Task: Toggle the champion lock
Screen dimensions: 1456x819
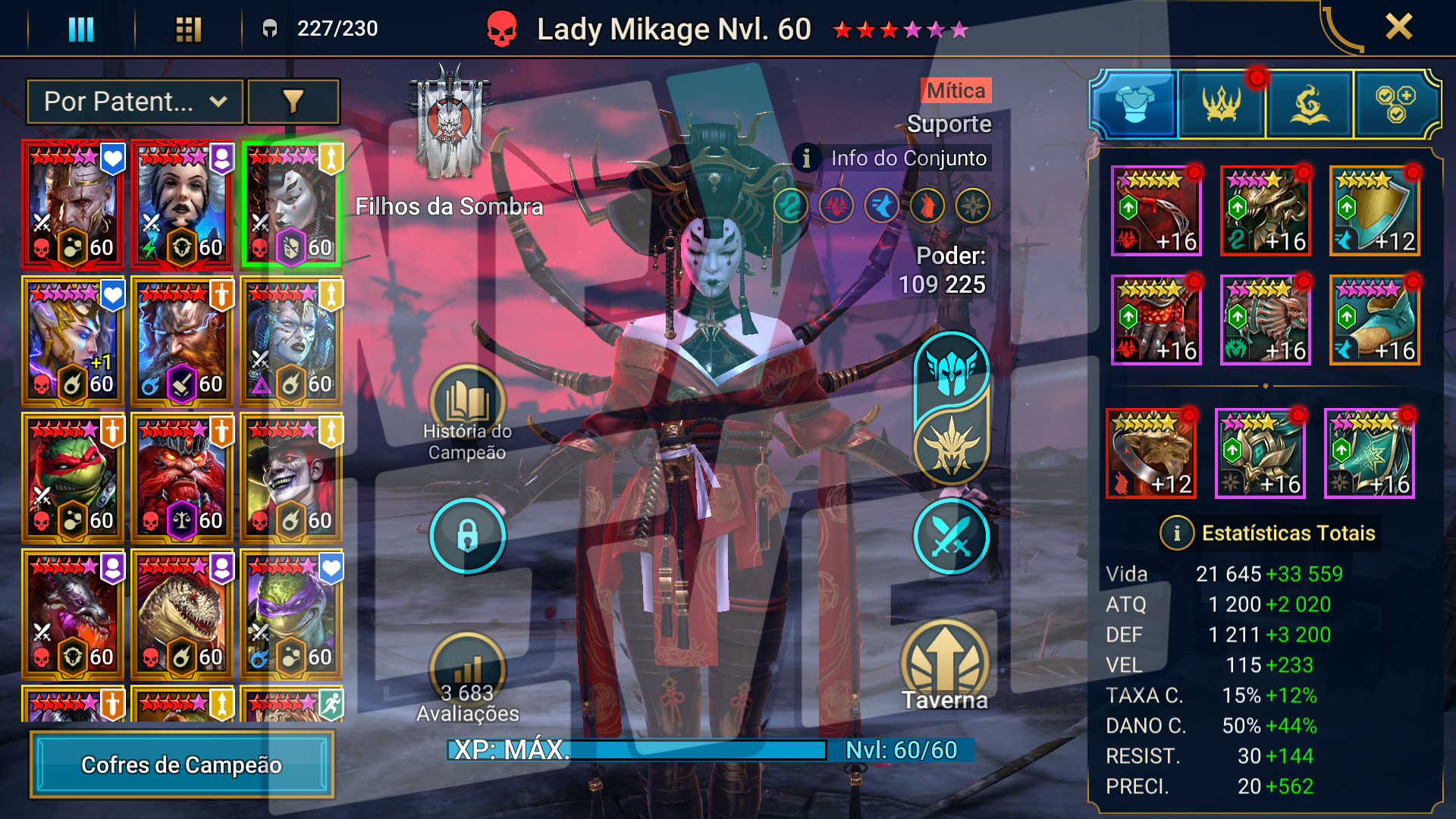Action: (x=467, y=536)
